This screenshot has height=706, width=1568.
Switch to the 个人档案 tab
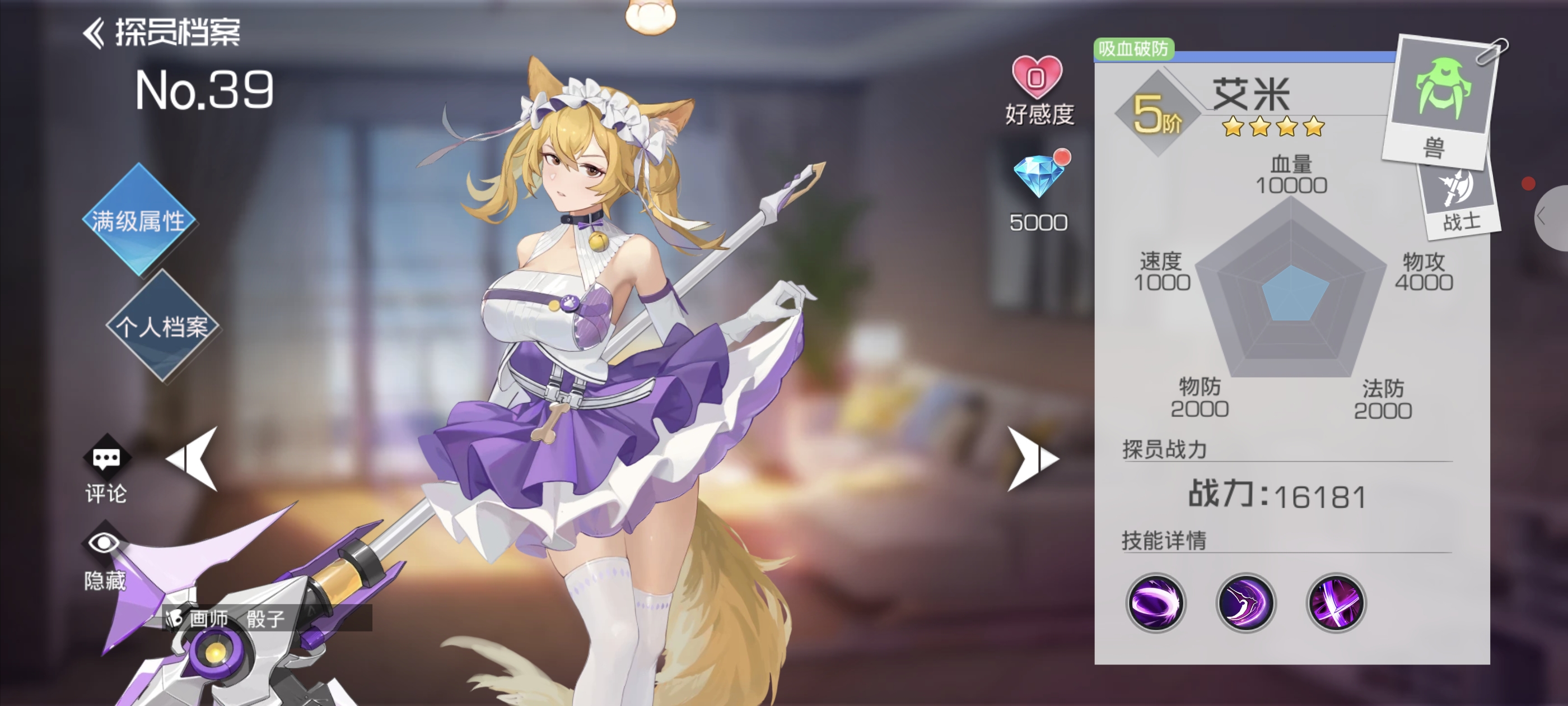[x=162, y=327]
